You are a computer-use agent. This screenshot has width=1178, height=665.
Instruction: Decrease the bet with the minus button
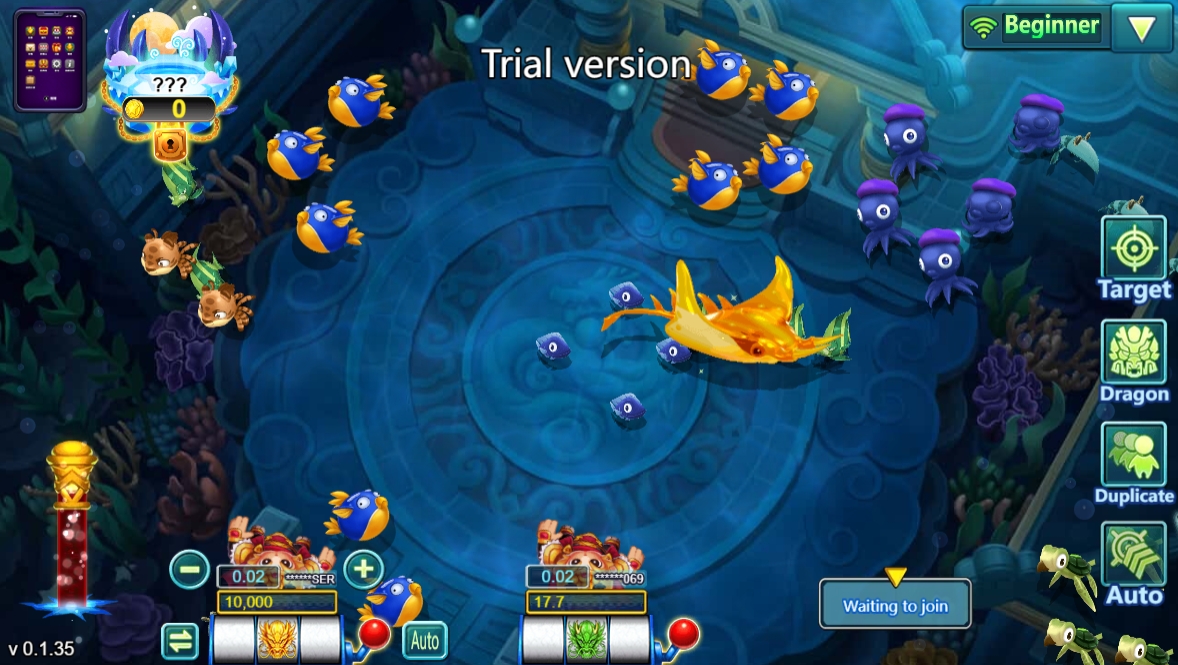(x=189, y=569)
